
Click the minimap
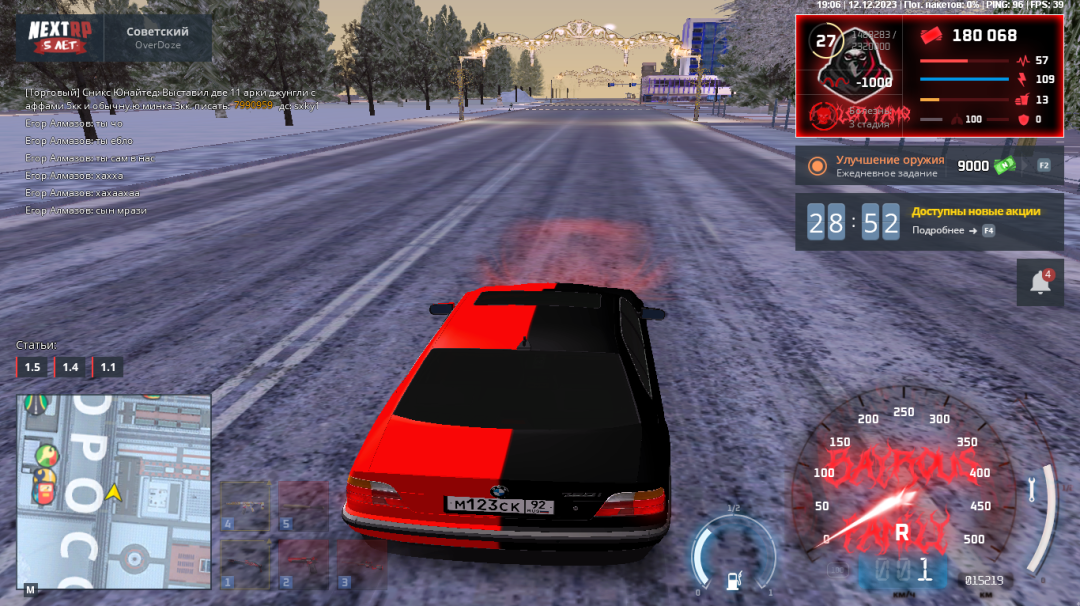coord(113,490)
